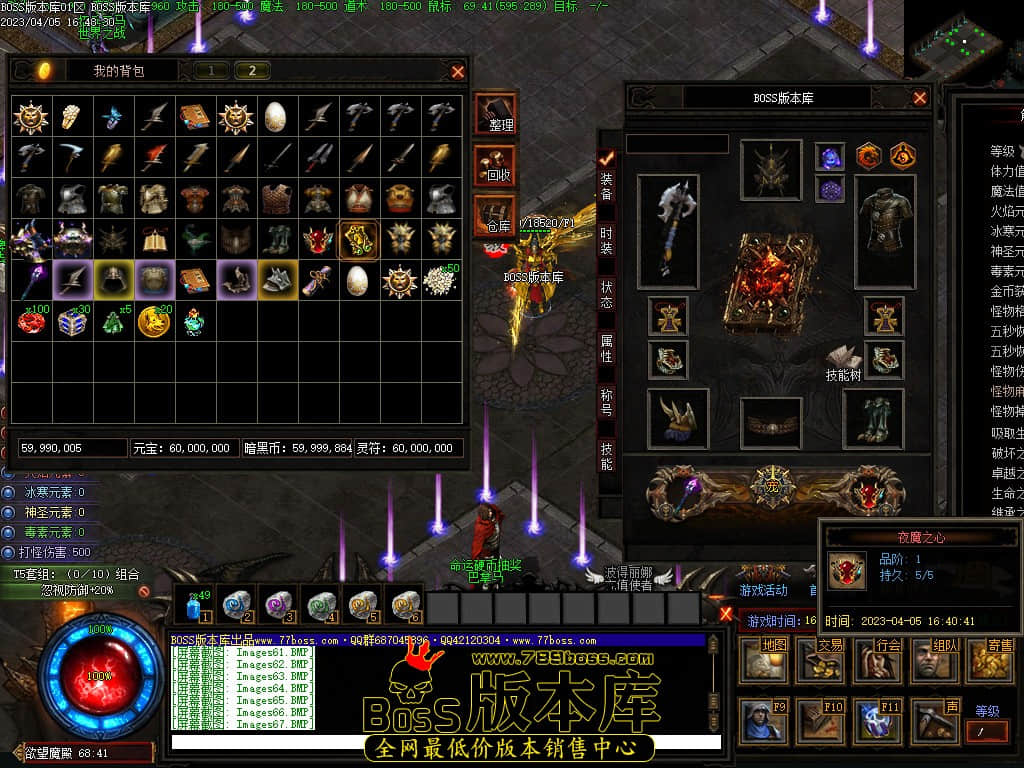Close the backpack window
The height and width of the screenshot is (768, 1024).
coord(458,71)
